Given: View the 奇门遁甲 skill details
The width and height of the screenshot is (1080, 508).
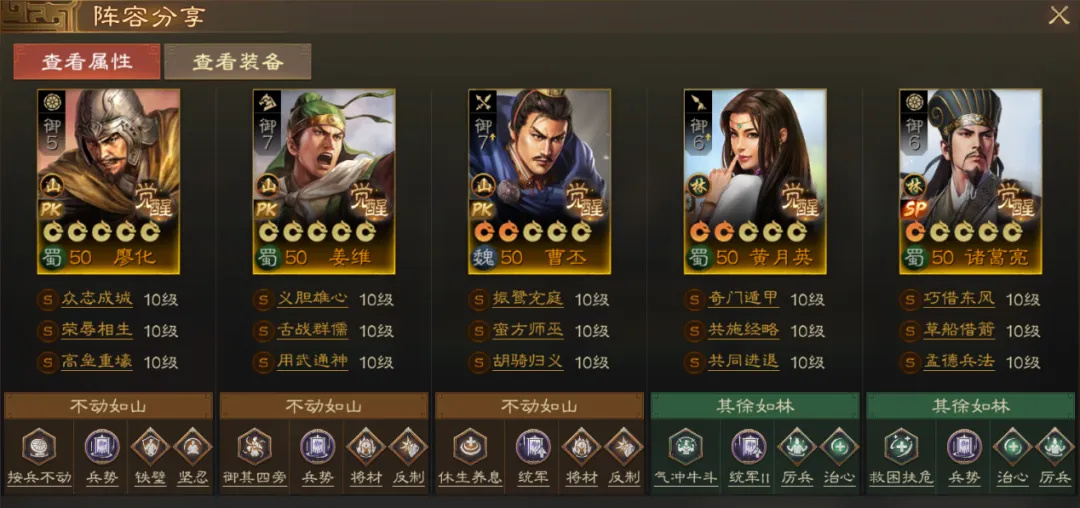Looking at the screenshot, I should 744,299.
